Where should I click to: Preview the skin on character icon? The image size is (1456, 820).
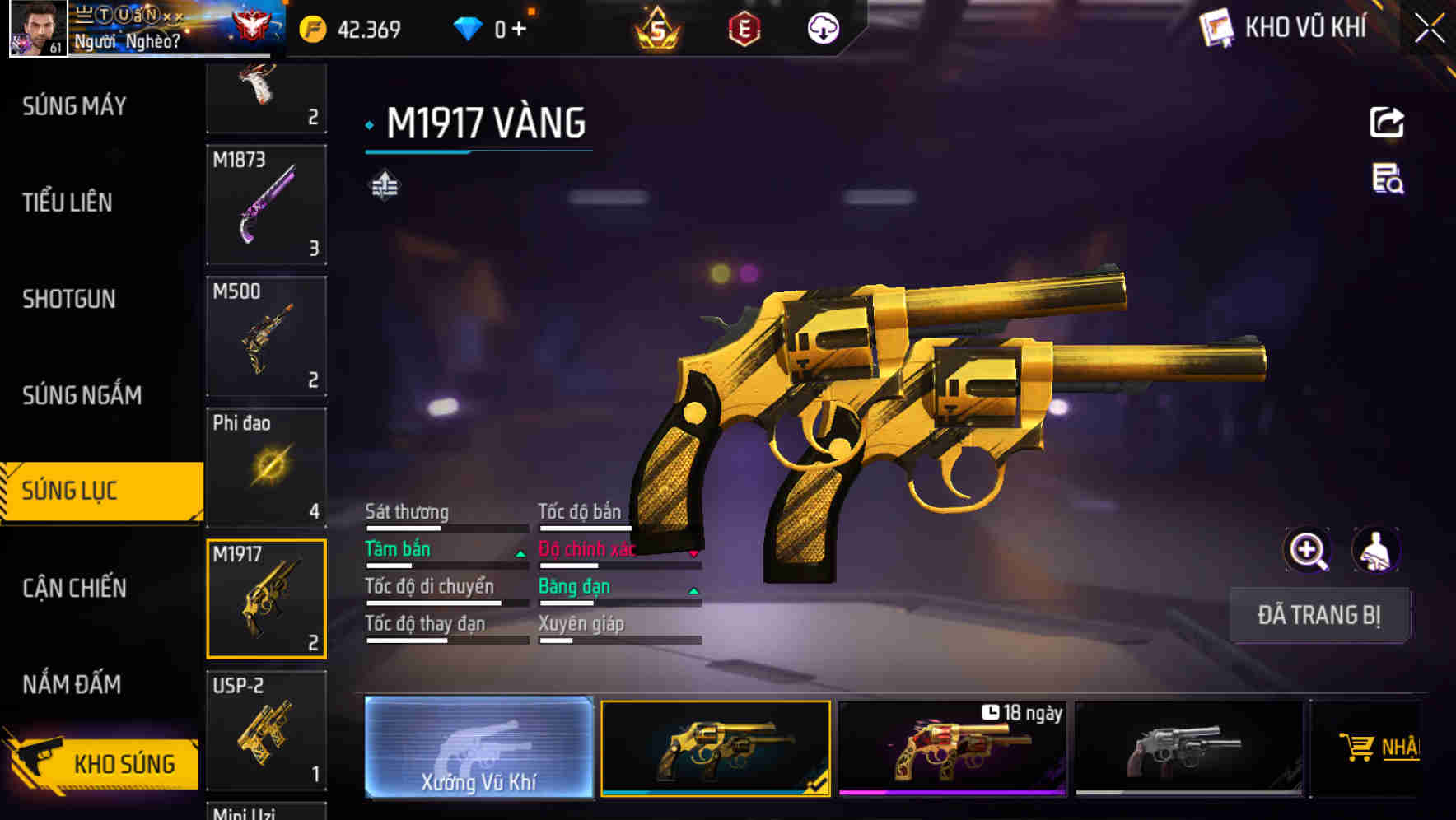(1376, 550)
